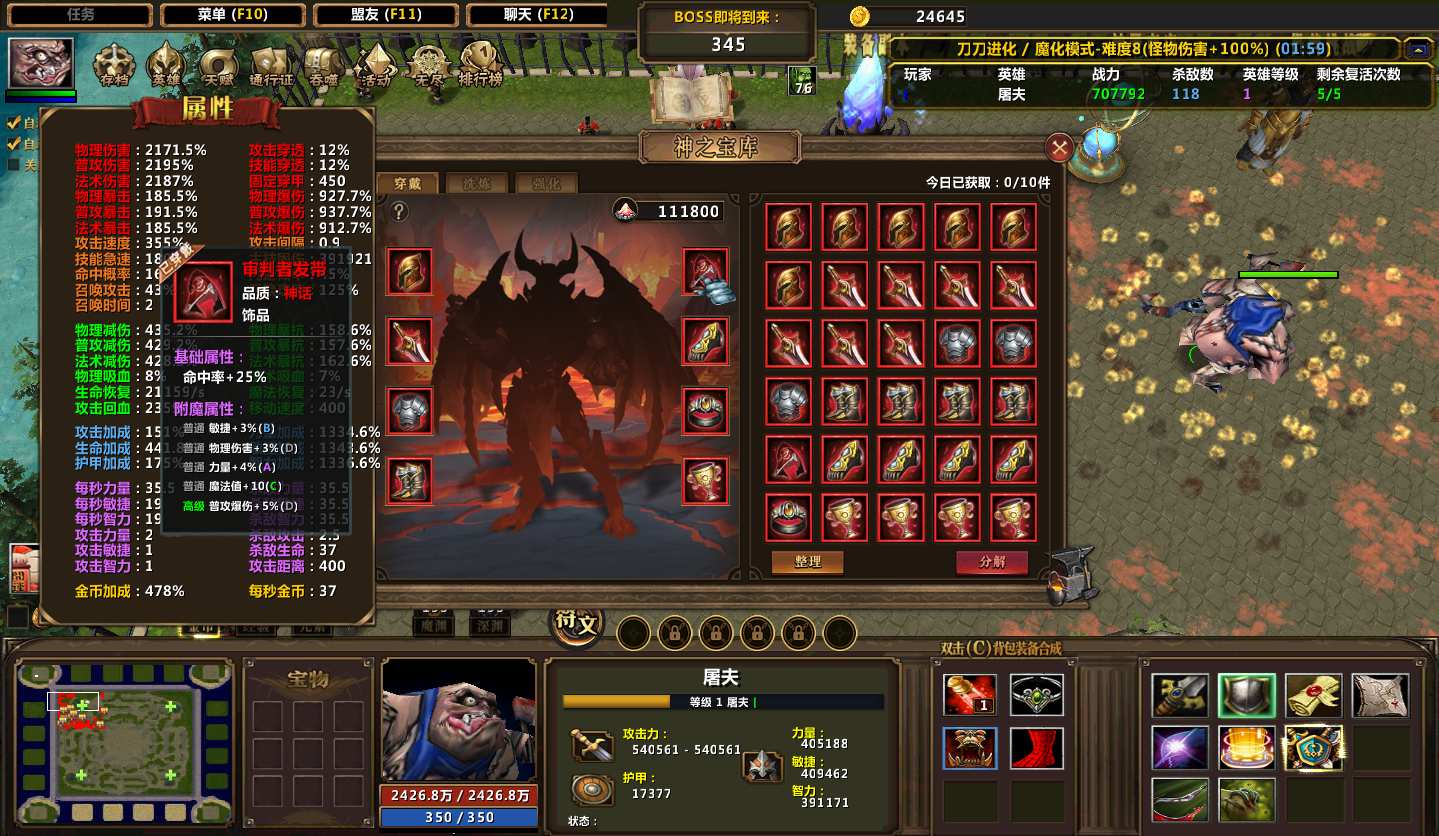1439x836 pixels.
Task: Click the 存档 save icon
Action: pos(115,66)
